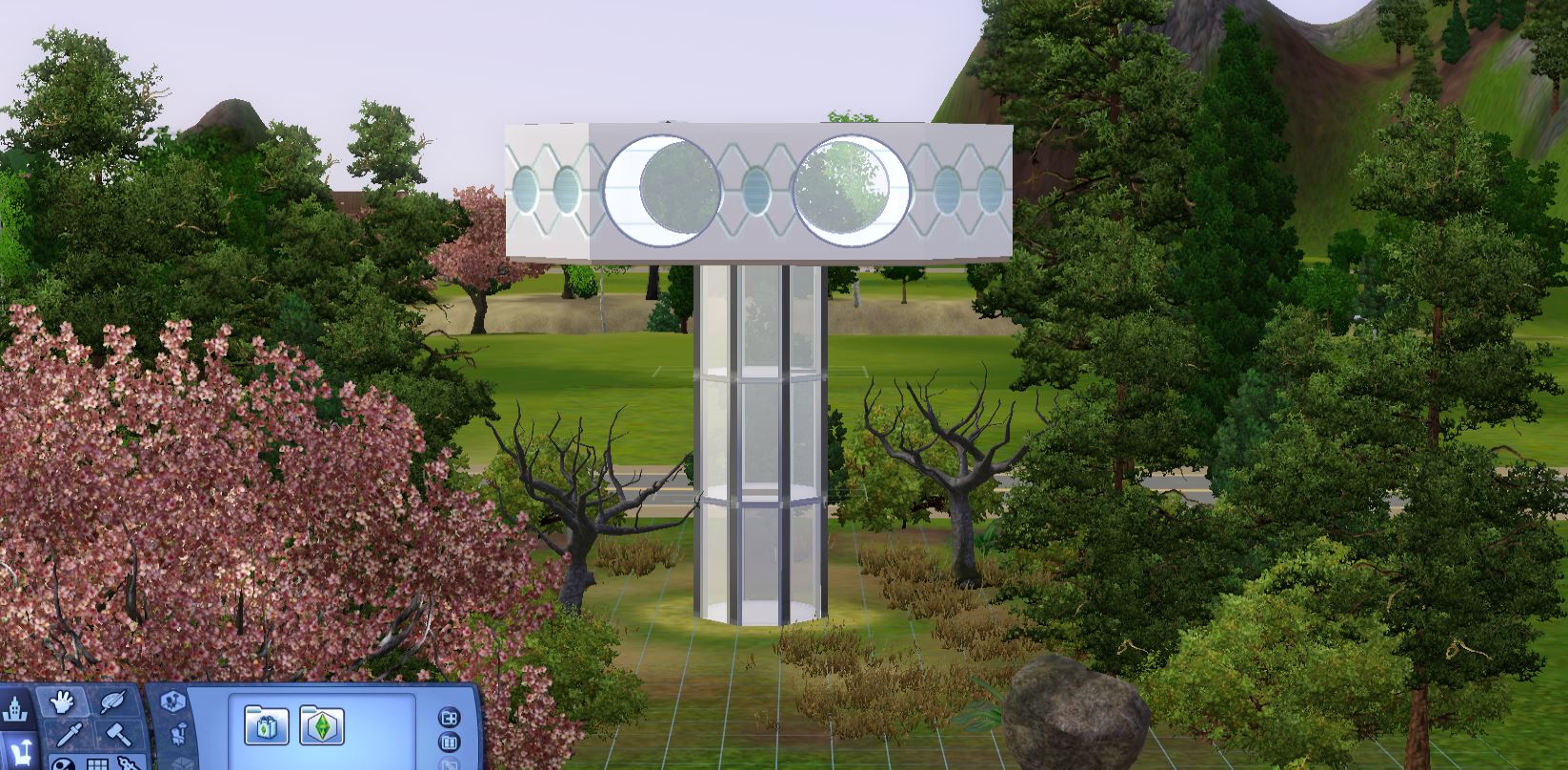Open the Create a Style brush tool
1568x770 pixels.
pyautogui.click(x=112, y=702)
